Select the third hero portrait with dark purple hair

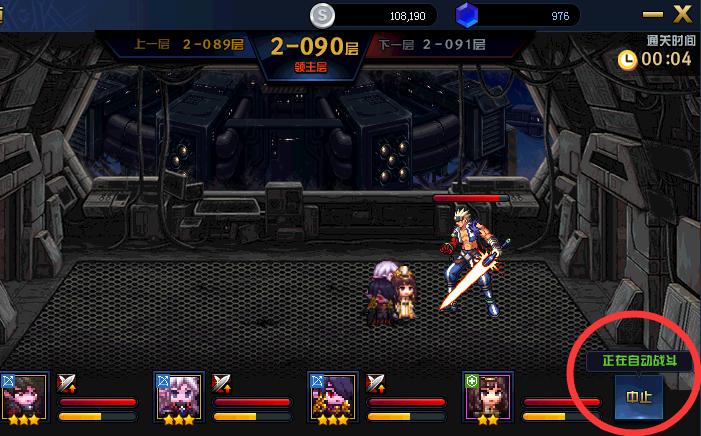coord(333,395)
